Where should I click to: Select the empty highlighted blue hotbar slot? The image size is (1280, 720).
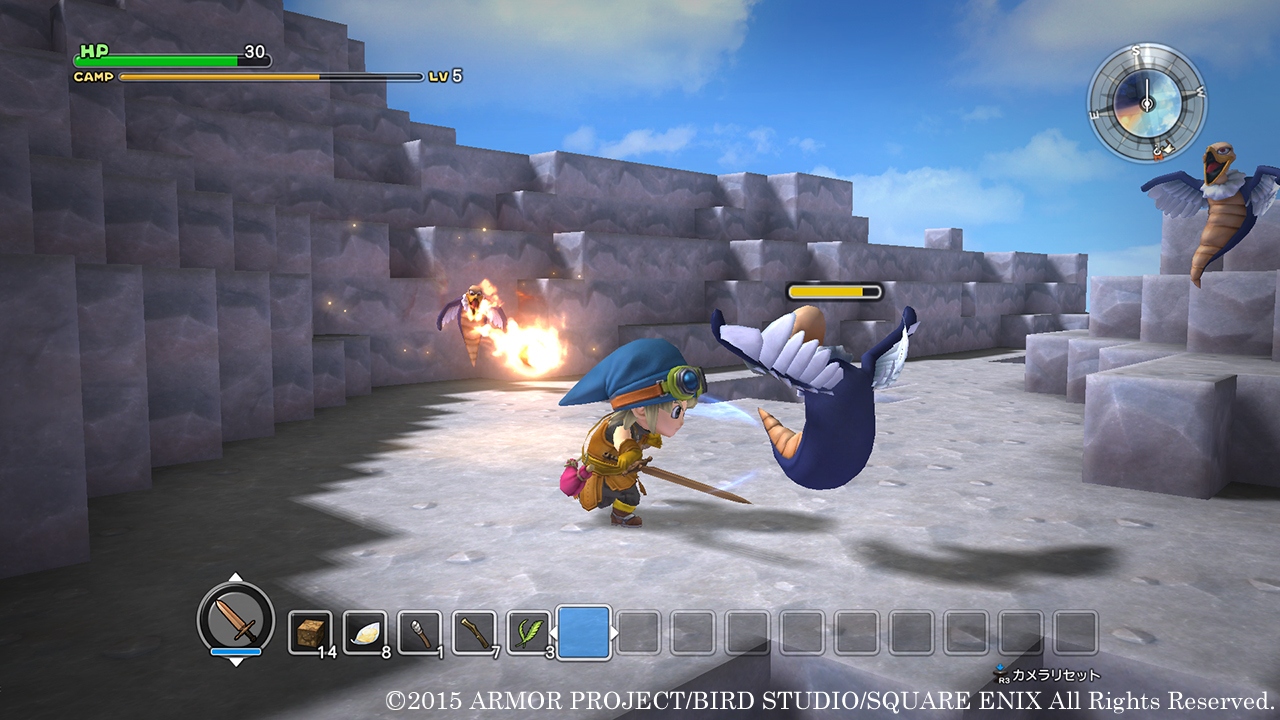[x=585, y=632]
